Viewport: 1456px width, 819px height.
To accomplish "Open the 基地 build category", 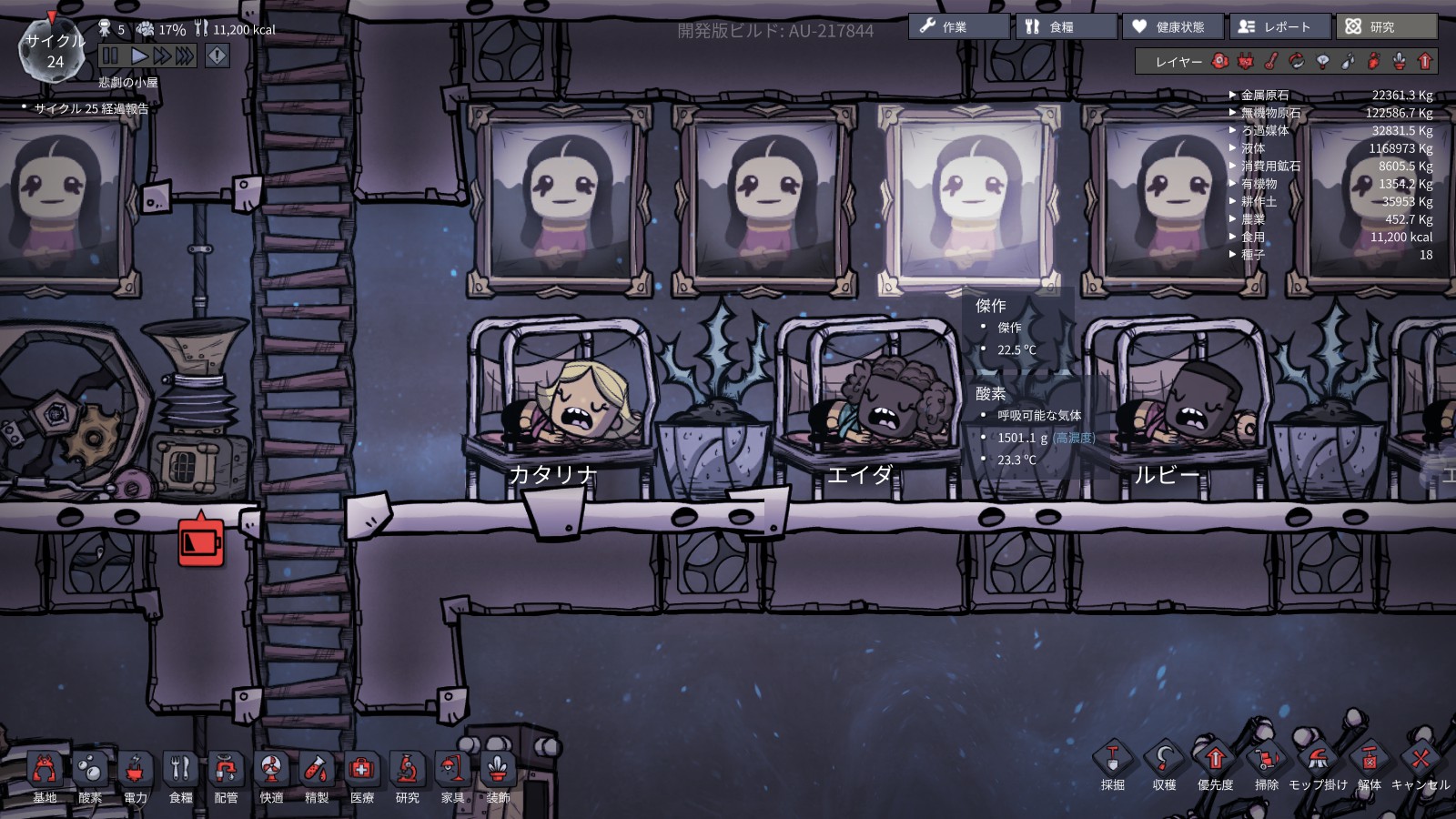I will [45, 776].
